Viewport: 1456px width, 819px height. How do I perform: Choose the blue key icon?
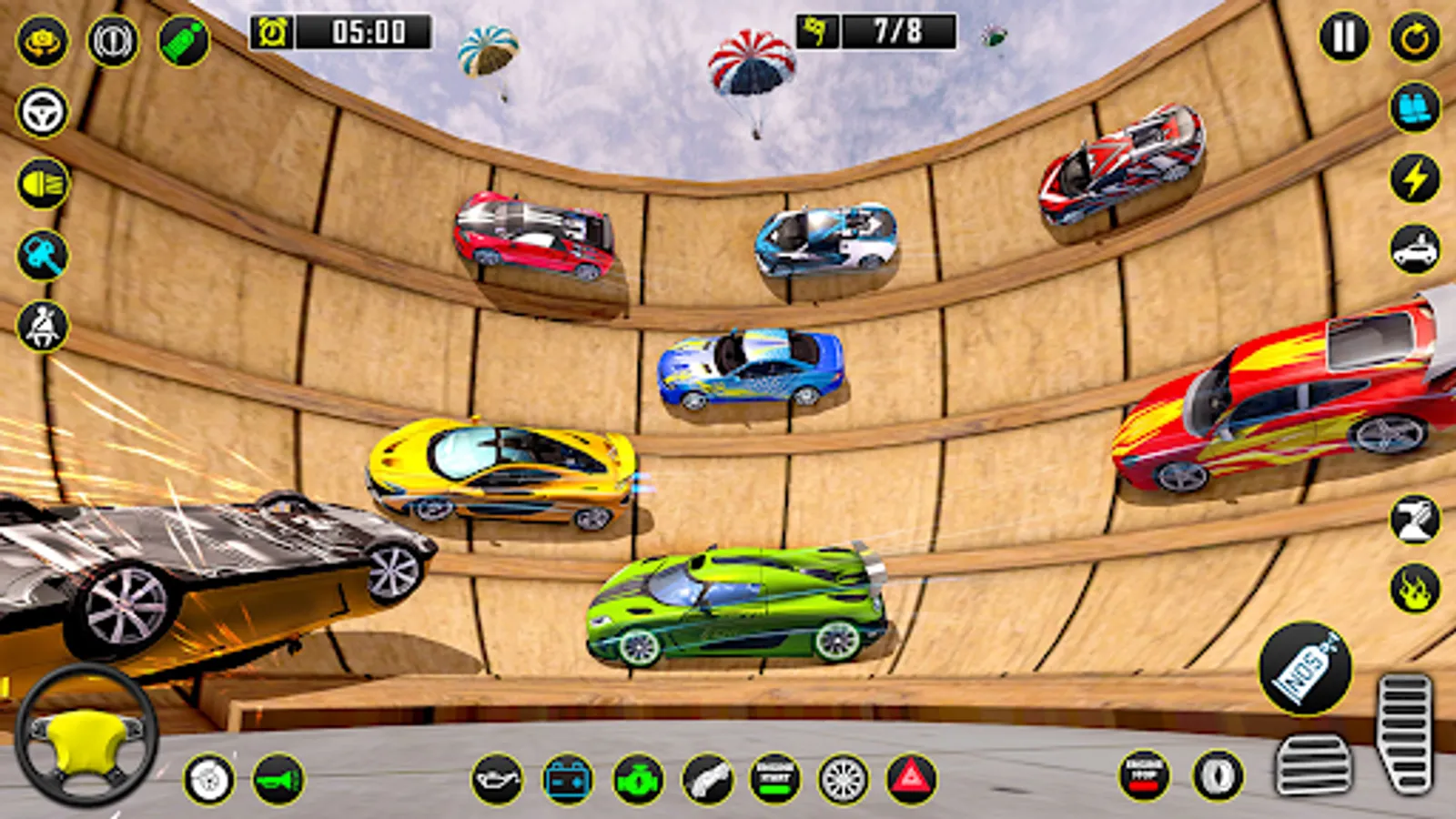click(x=42, y=255)
